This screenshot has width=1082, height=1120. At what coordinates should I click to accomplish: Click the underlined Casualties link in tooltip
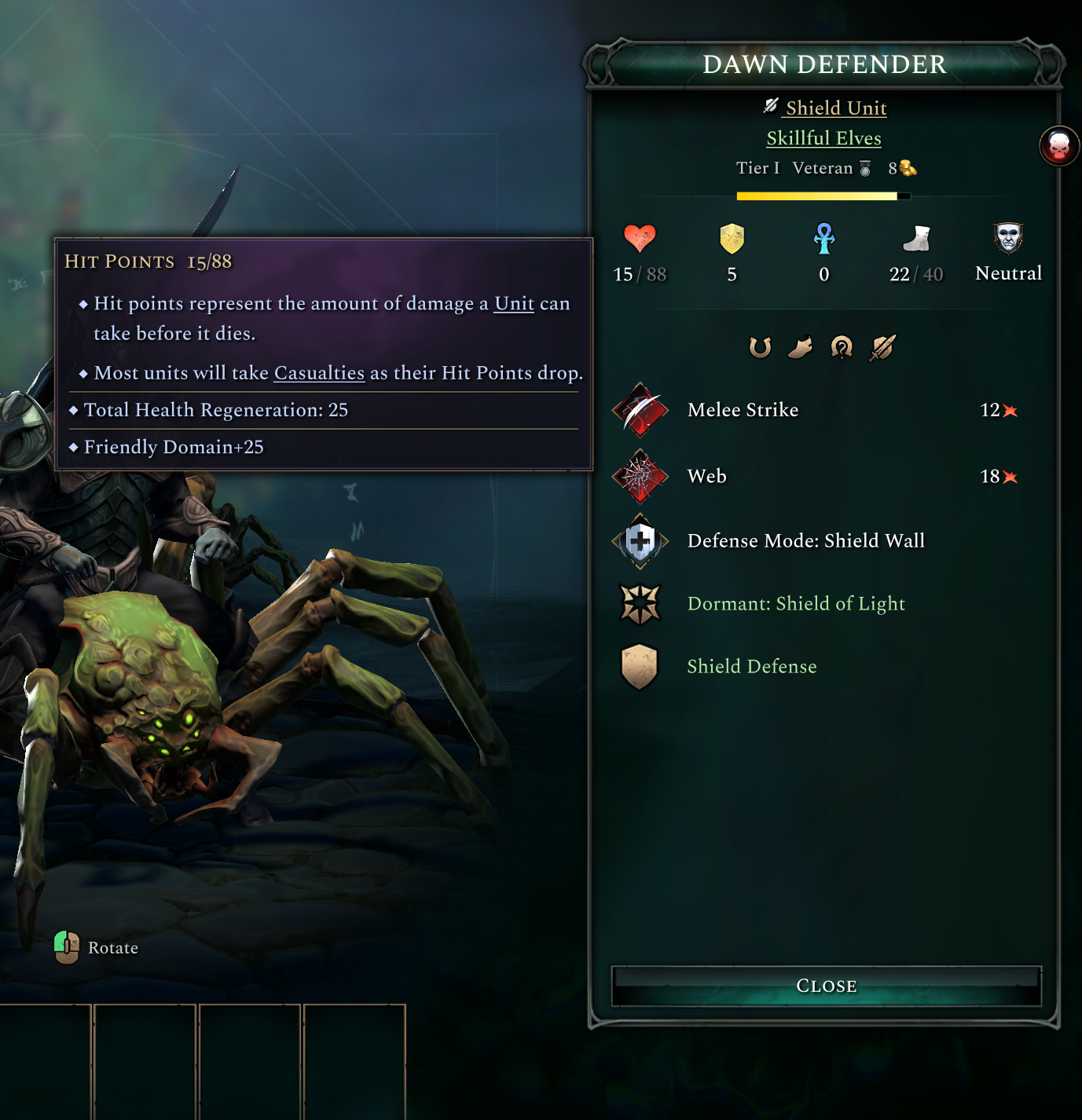(318, 373)
